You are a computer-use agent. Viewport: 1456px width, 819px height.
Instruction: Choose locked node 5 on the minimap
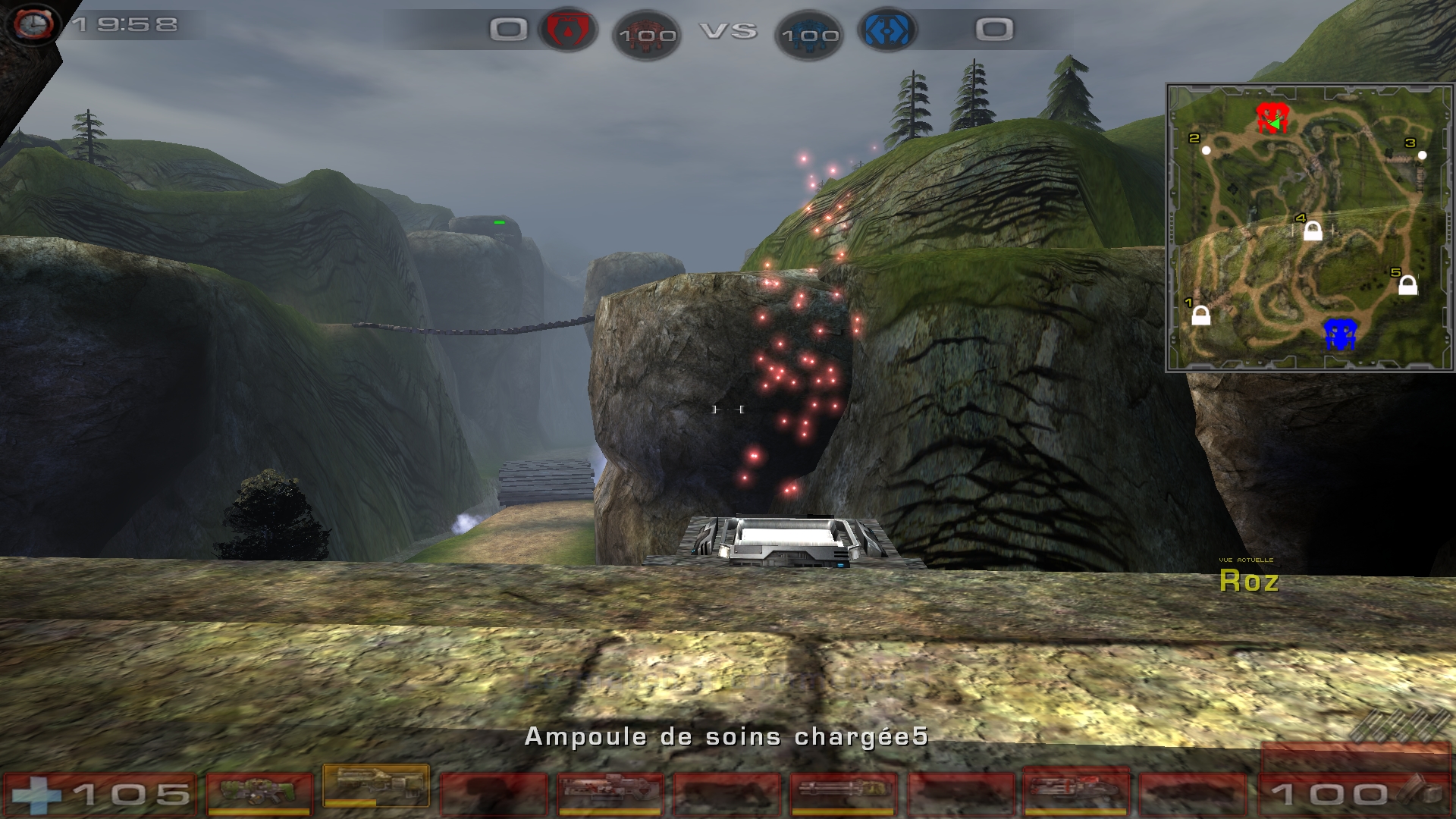(1407, 285)
